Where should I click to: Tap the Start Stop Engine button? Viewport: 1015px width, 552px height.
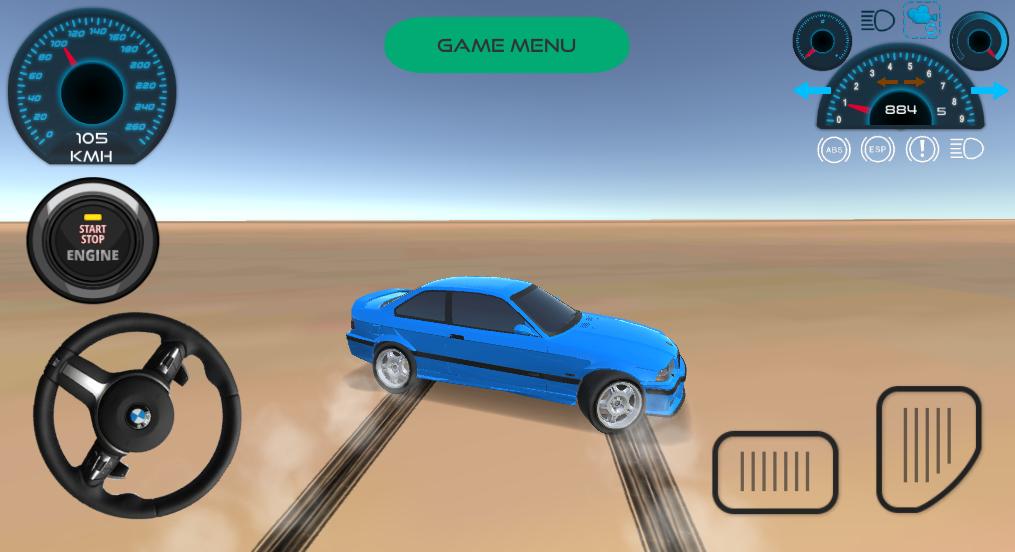(x=93, y=241)
